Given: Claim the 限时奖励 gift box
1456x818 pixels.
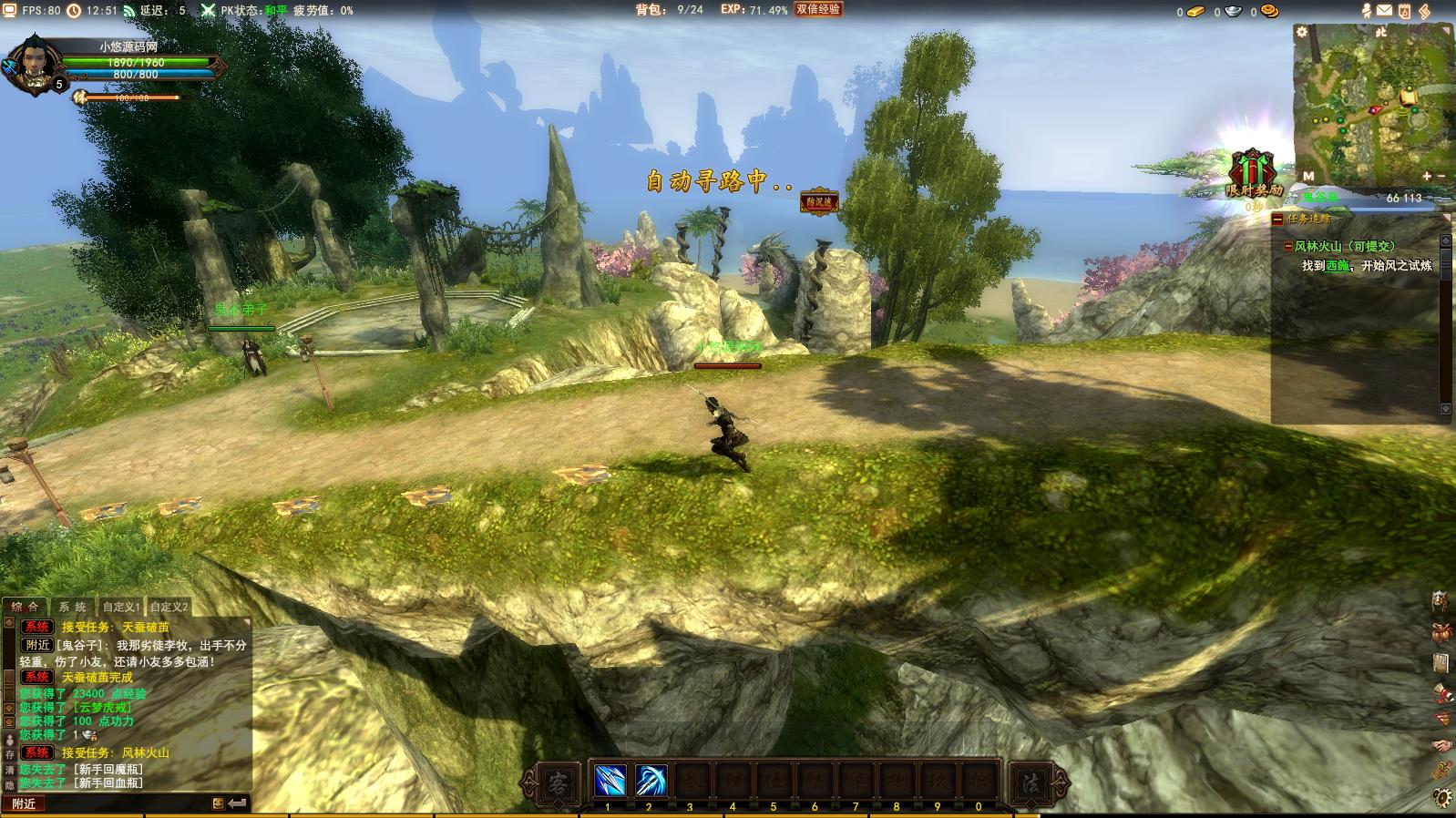Looking at the screenshot, I should (1253, 172).
